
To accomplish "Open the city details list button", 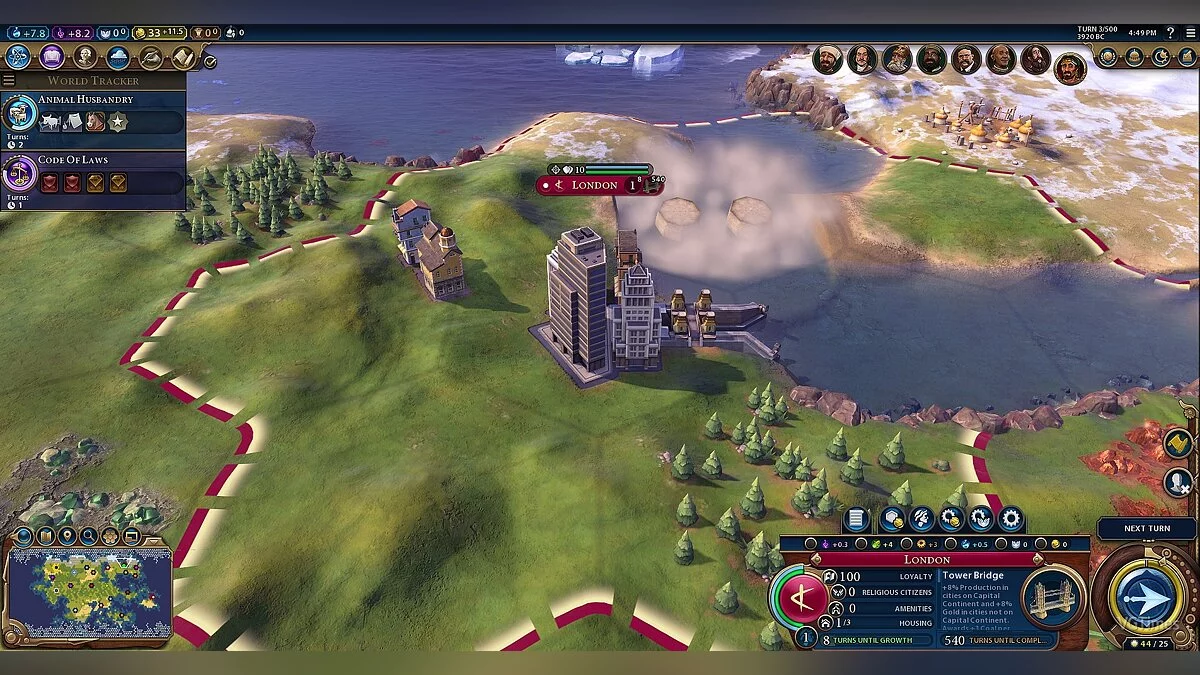I will (x=855, y=519).
